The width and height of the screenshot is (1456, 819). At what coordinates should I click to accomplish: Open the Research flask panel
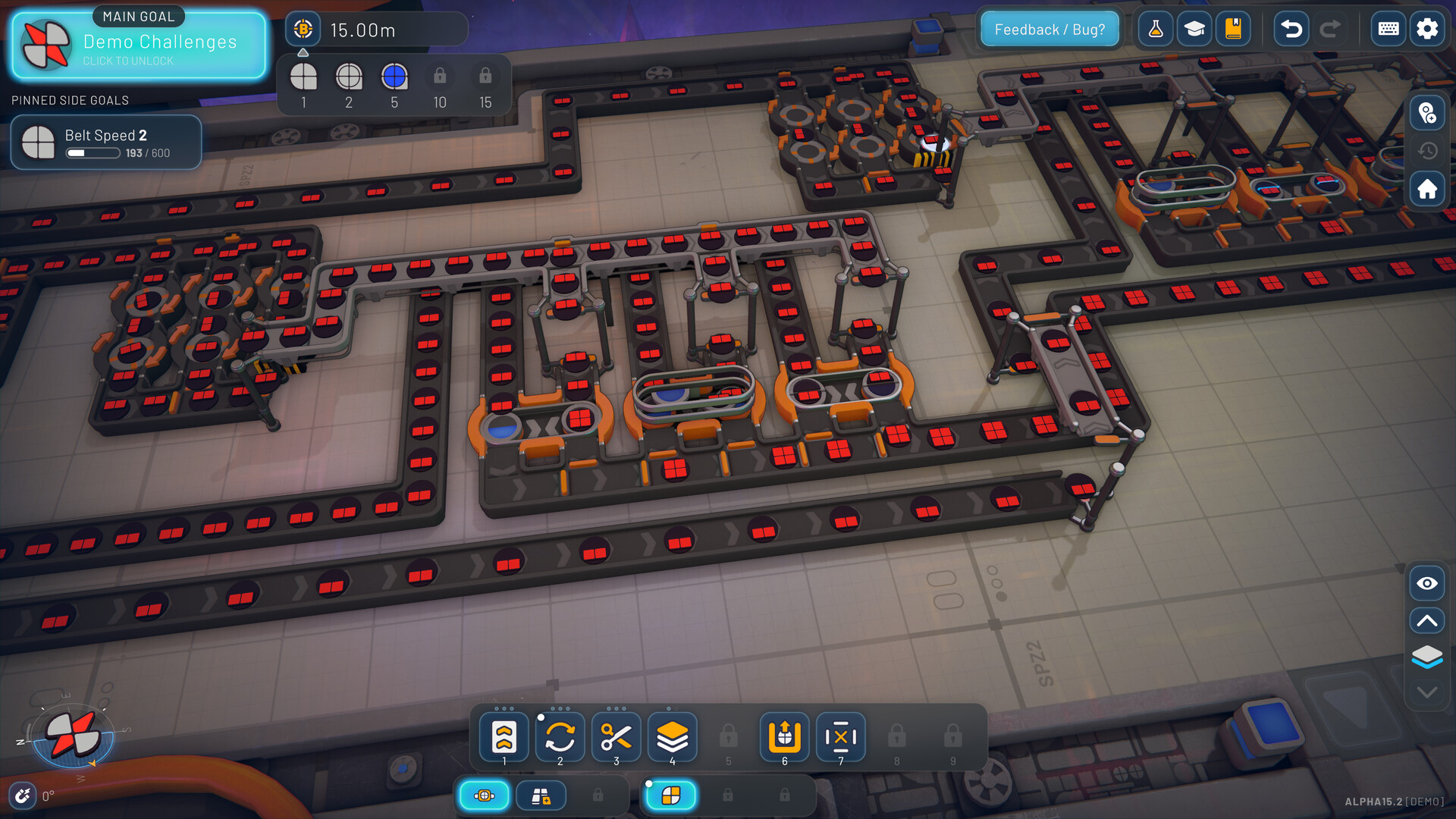click(1155, 29)
